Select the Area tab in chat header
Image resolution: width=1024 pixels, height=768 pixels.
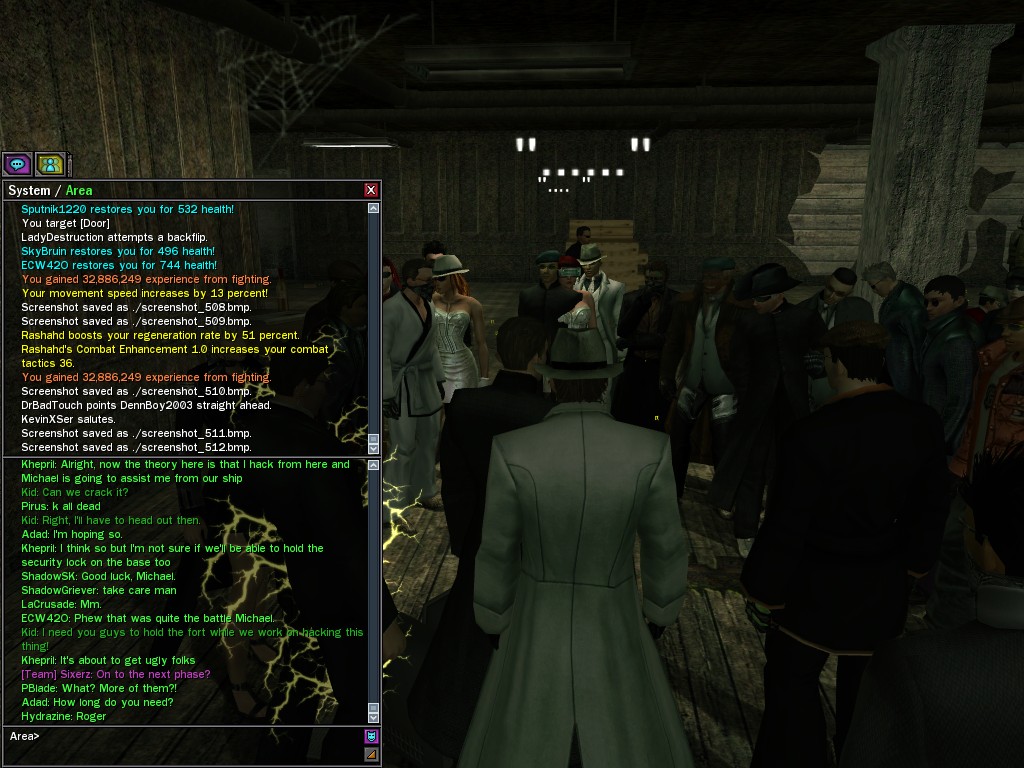point(79,190)
